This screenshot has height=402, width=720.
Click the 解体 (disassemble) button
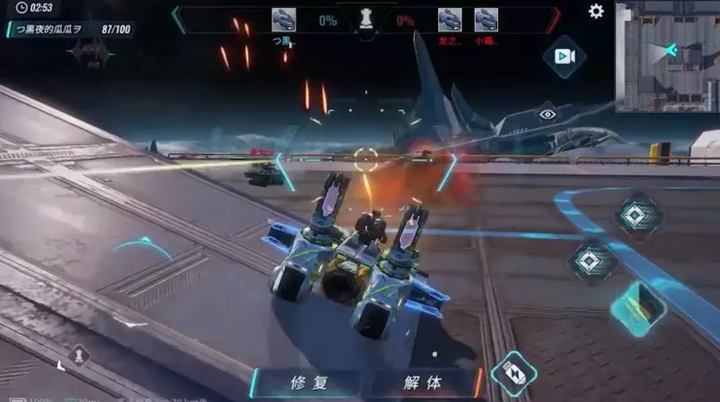coord(422,382)
